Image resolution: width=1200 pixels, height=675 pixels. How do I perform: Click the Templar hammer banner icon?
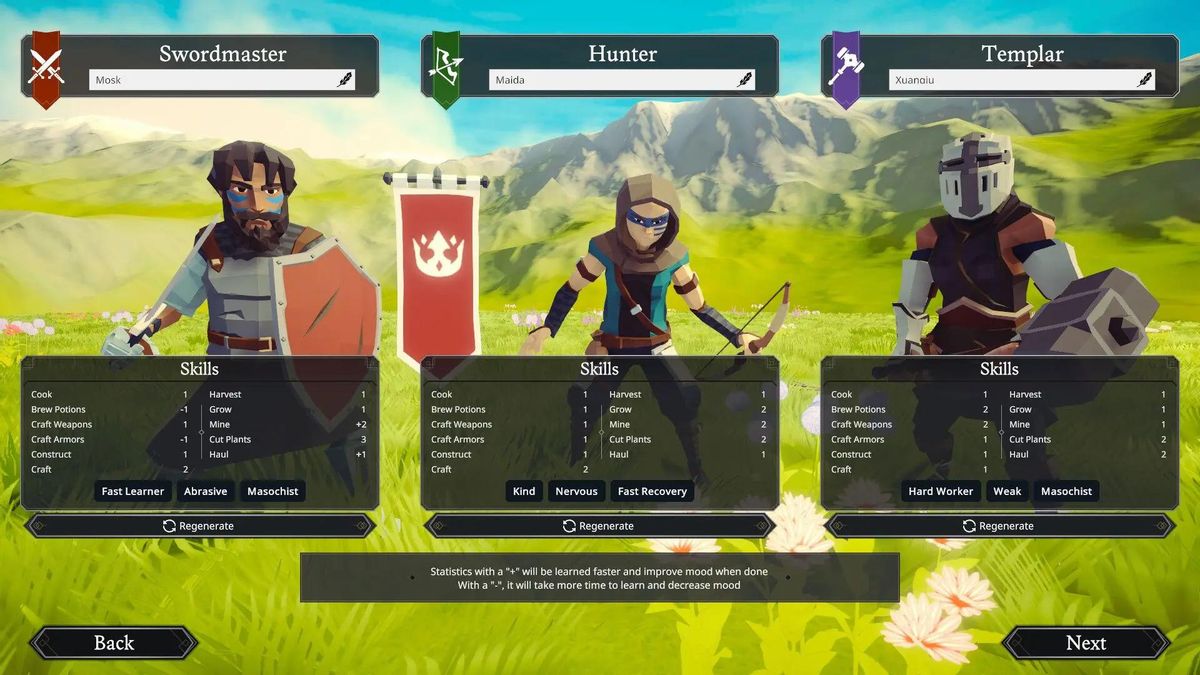pos(845,68)
